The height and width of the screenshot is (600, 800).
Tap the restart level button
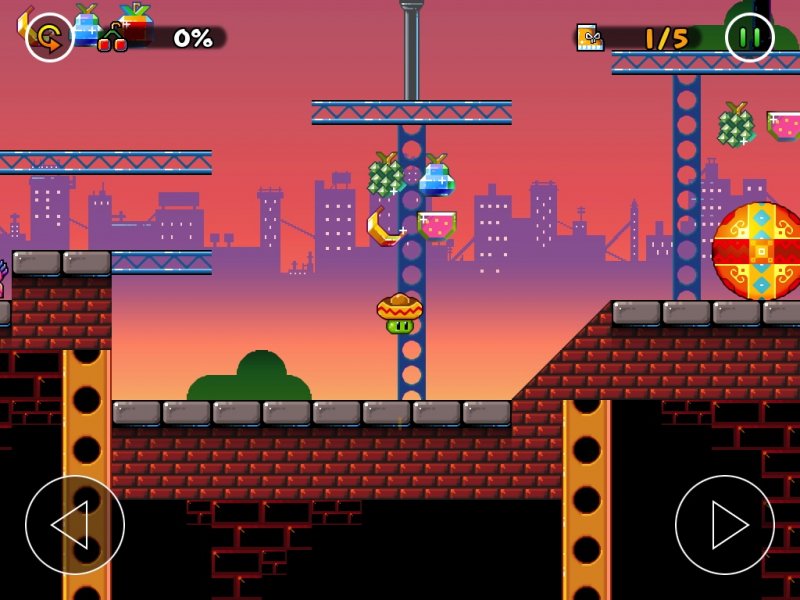tap(49, 38)
